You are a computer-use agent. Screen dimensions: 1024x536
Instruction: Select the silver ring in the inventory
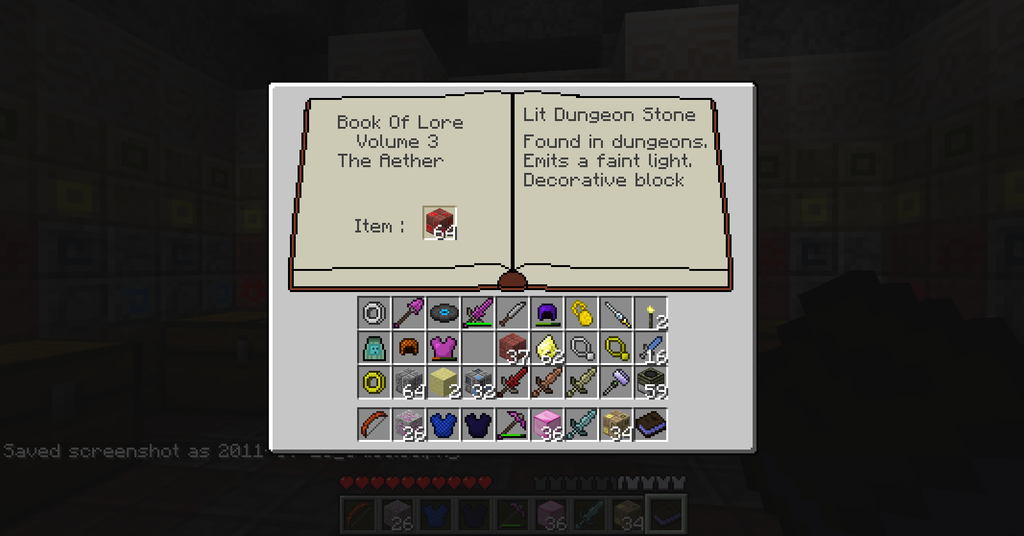point(374,314)
